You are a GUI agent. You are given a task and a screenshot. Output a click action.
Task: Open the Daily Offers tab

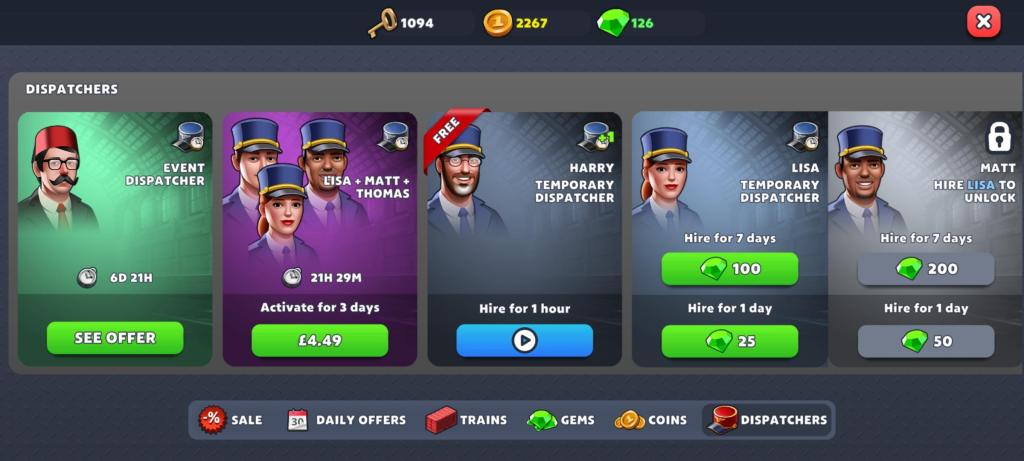(x=346, y=420)
